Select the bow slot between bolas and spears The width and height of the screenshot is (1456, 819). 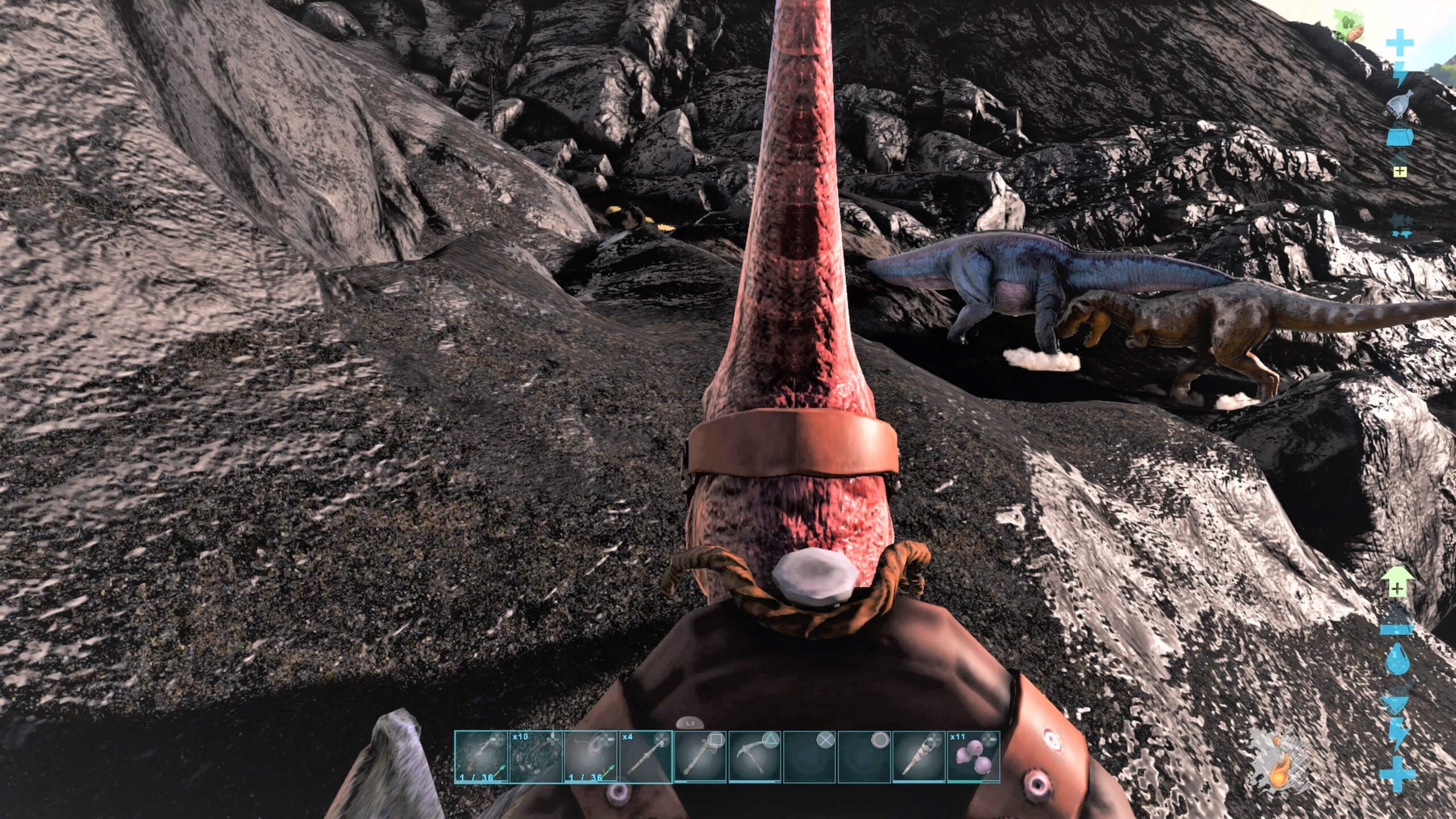tap(590, 757)
